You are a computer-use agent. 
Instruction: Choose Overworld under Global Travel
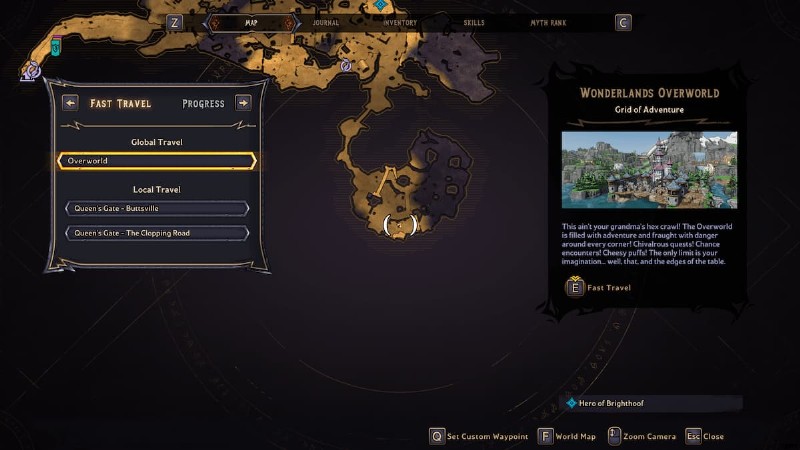click(157, 161)
